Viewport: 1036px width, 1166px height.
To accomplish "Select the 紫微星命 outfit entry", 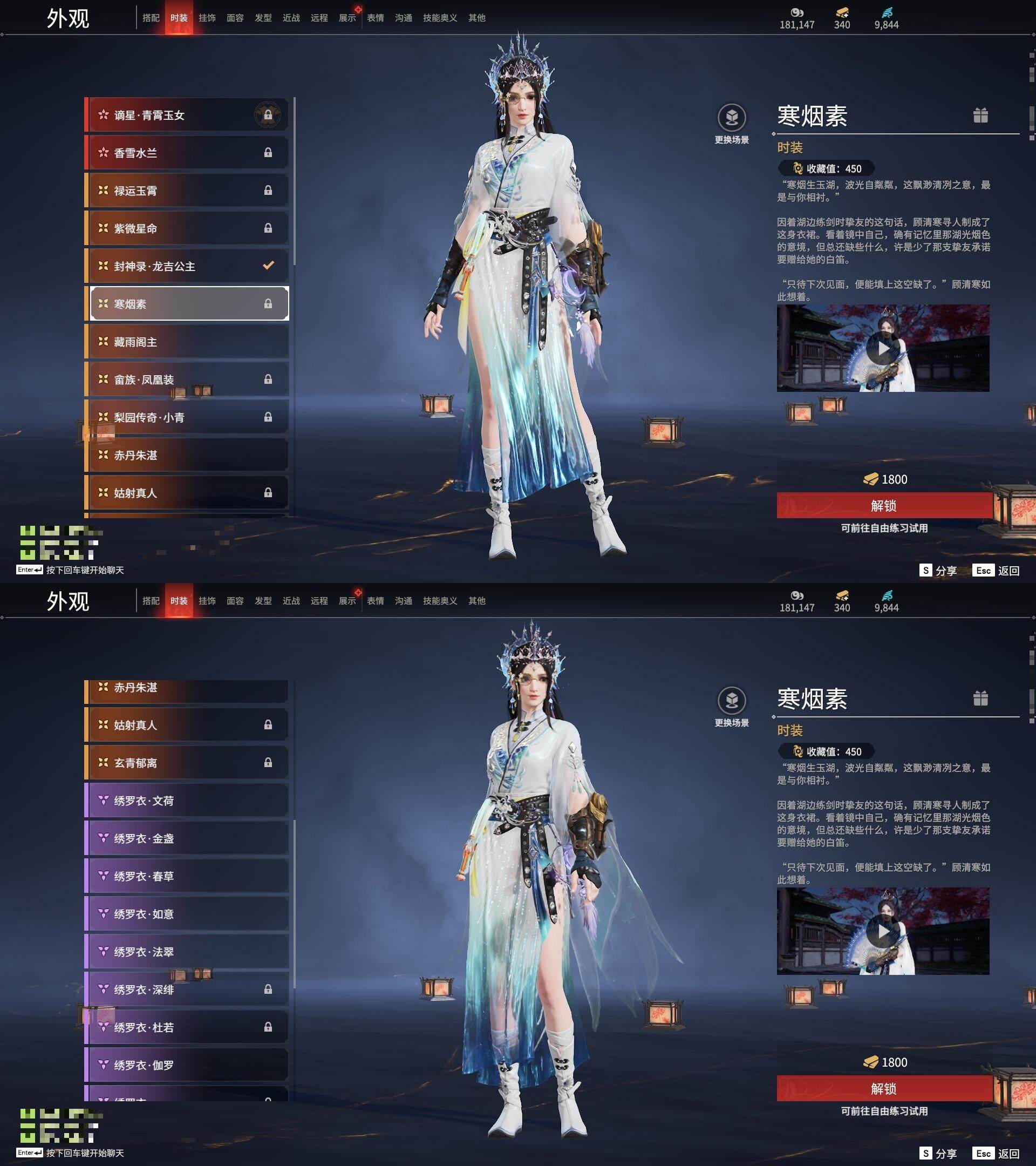I will point(187,228).
